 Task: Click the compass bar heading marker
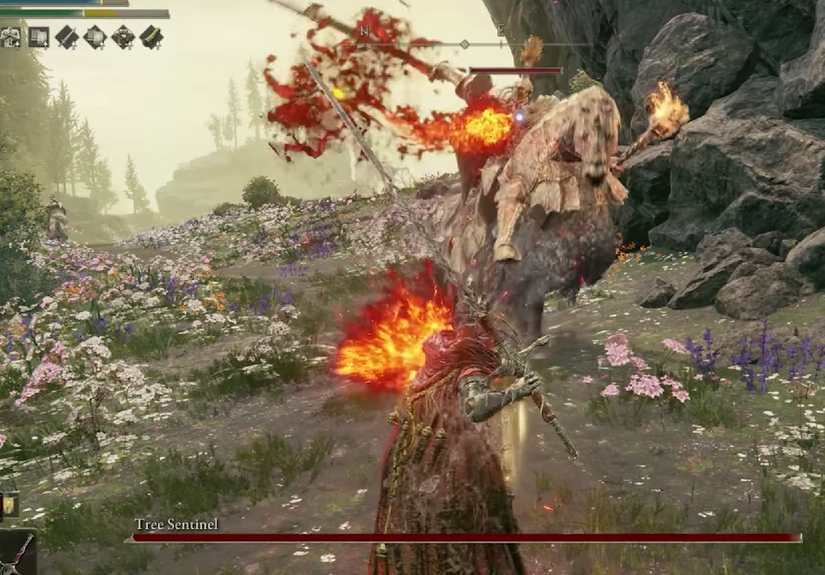464,44
